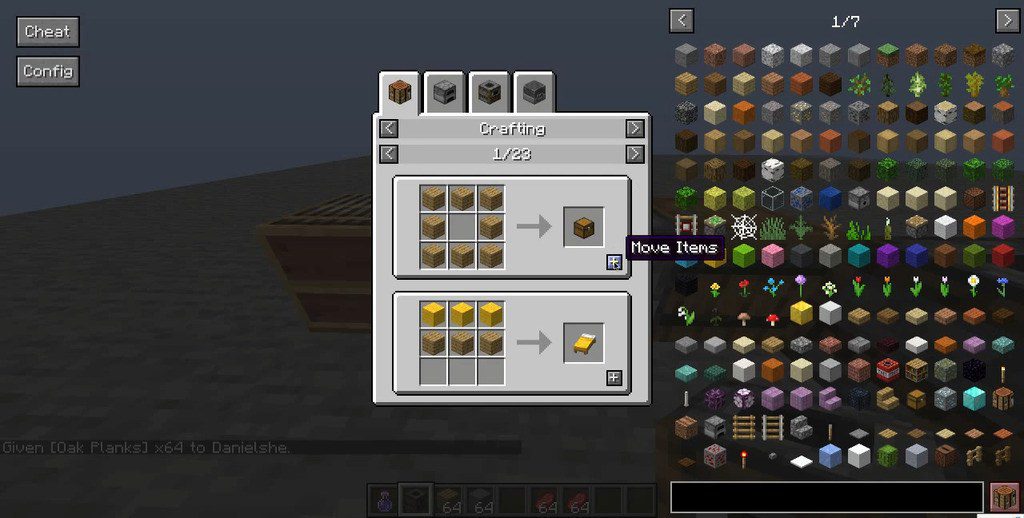
Task: Switch to the furnace recipe tab
Action: tap(446, 94)
